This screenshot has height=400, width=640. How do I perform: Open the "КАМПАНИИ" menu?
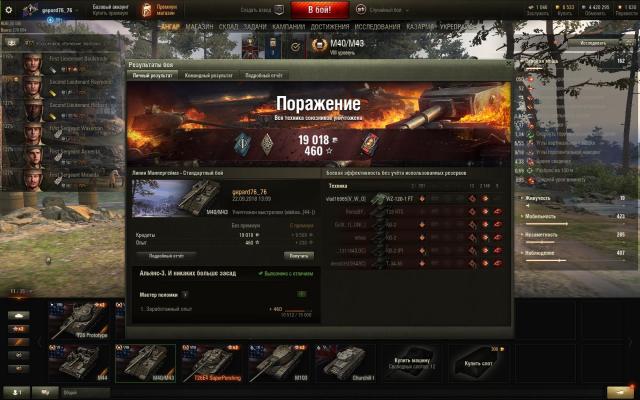click(x=289, y=27)
